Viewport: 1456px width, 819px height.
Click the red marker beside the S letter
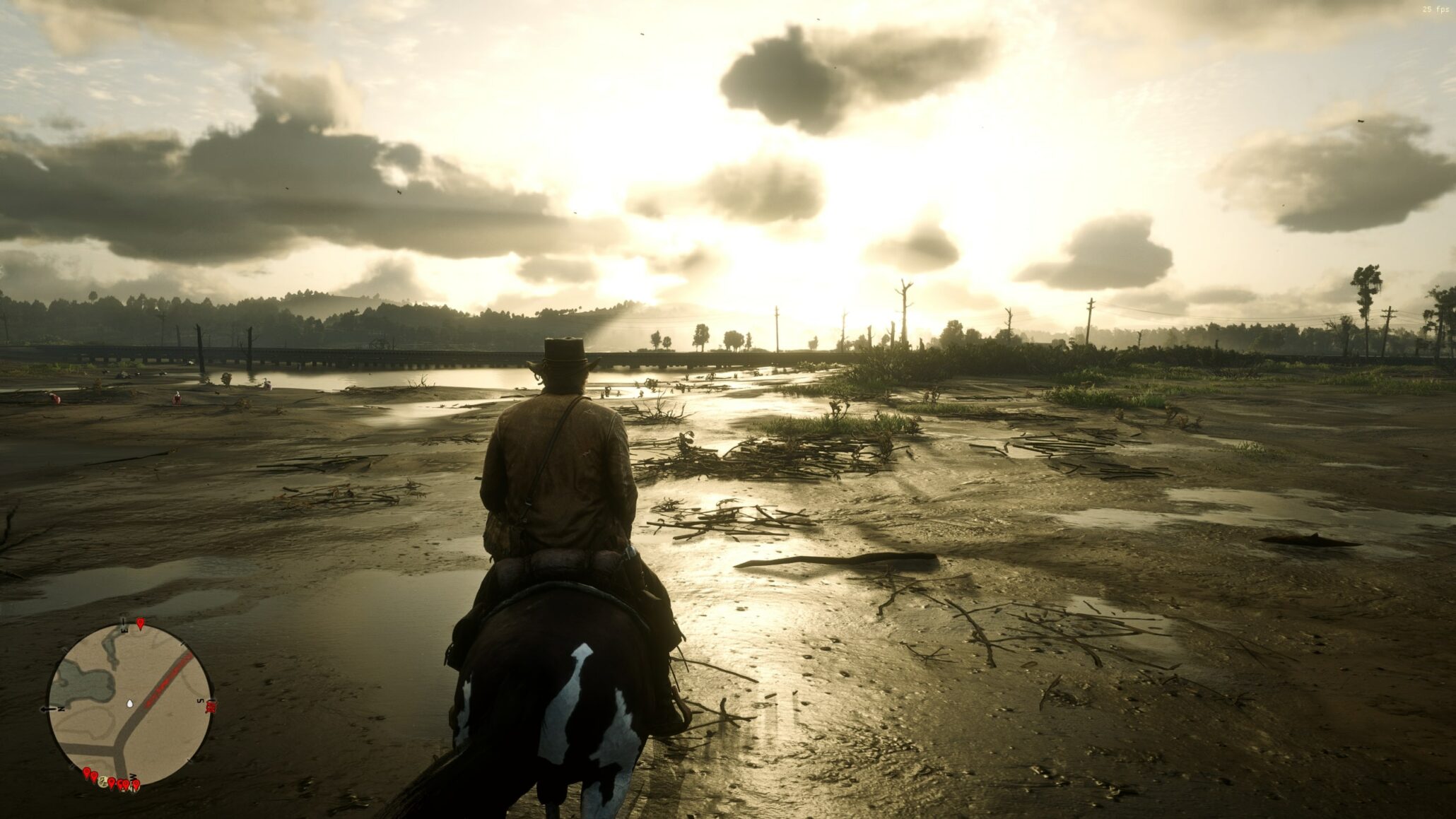(x=210, y=705)
